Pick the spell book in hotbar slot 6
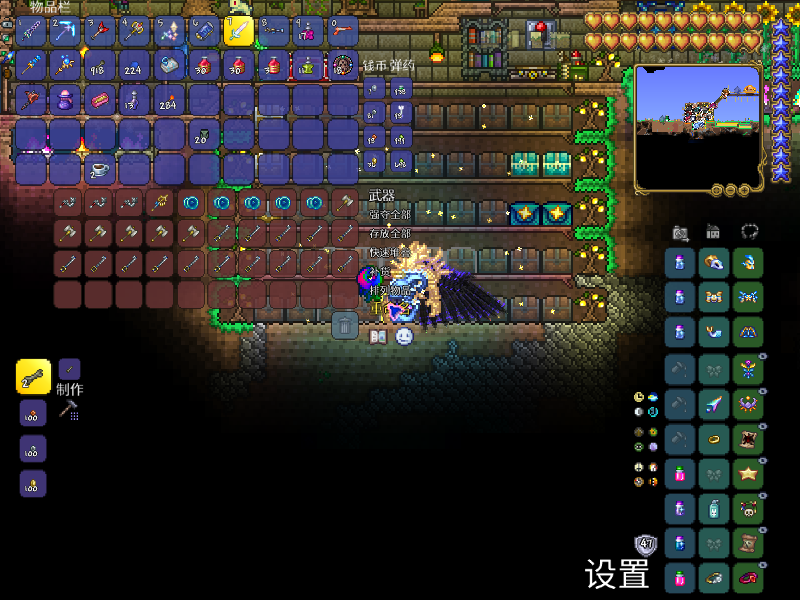This screenshot has height=600, width=800. [204, 32]
